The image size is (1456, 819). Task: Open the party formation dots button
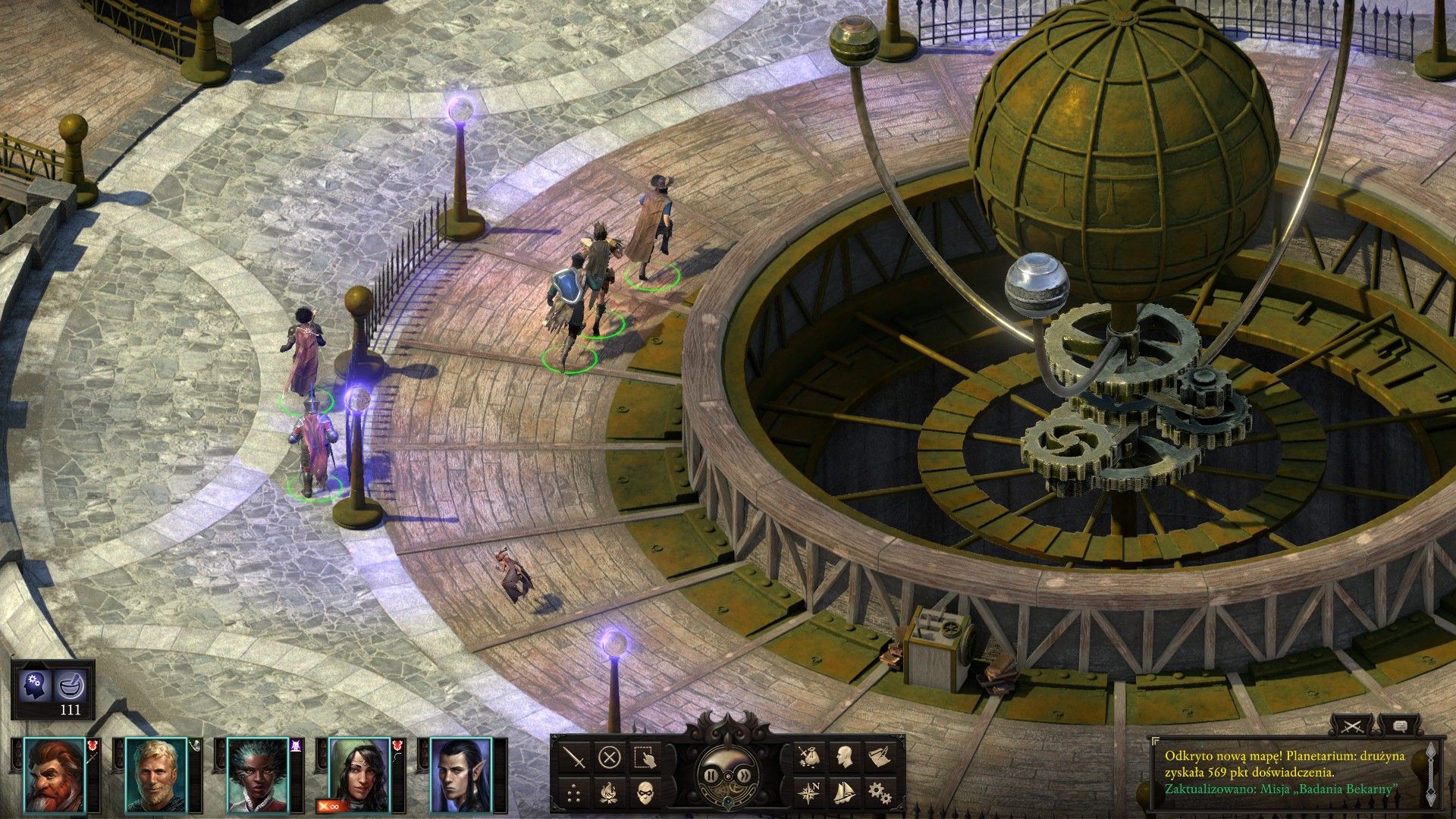pos(575,793)
